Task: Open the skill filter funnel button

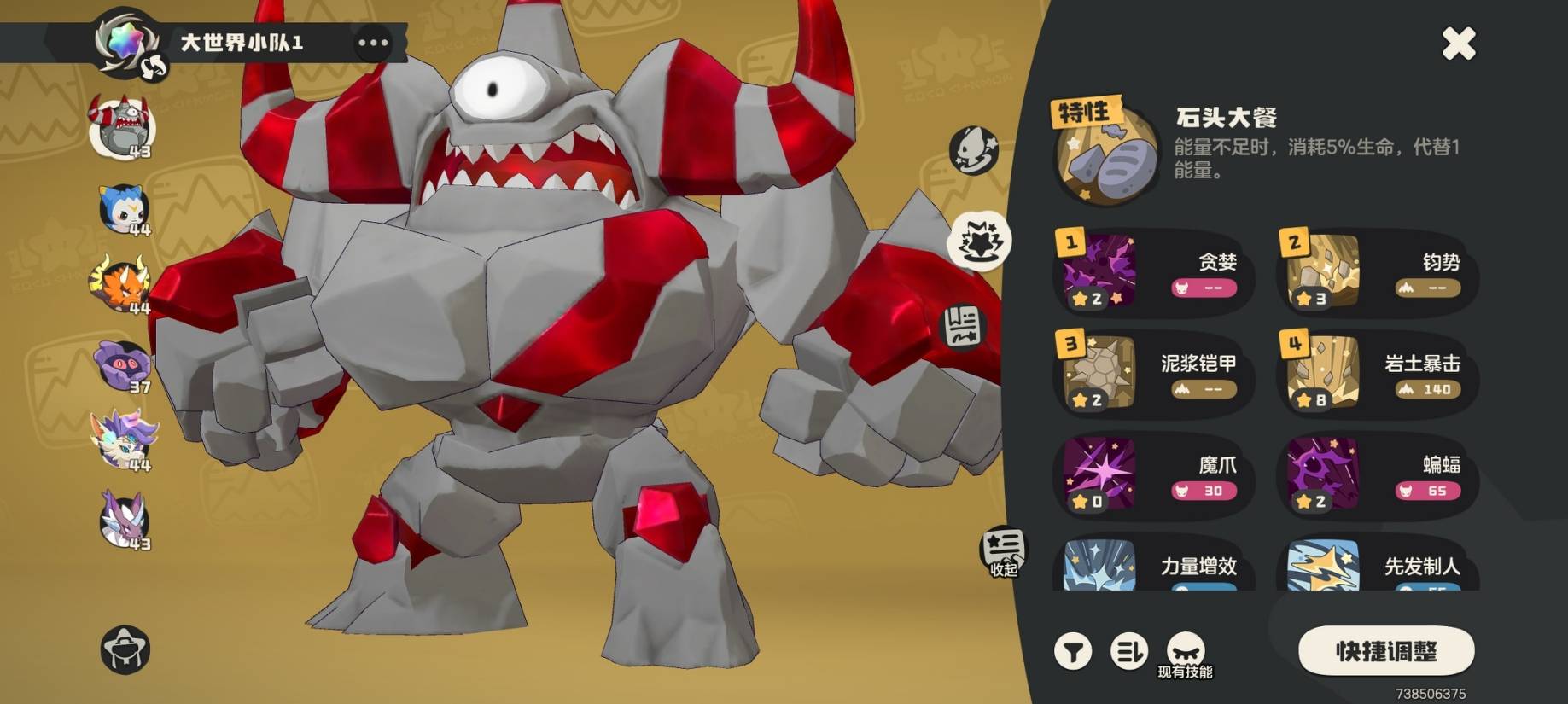Action: pyautogui.click(x=1073, y=653)
